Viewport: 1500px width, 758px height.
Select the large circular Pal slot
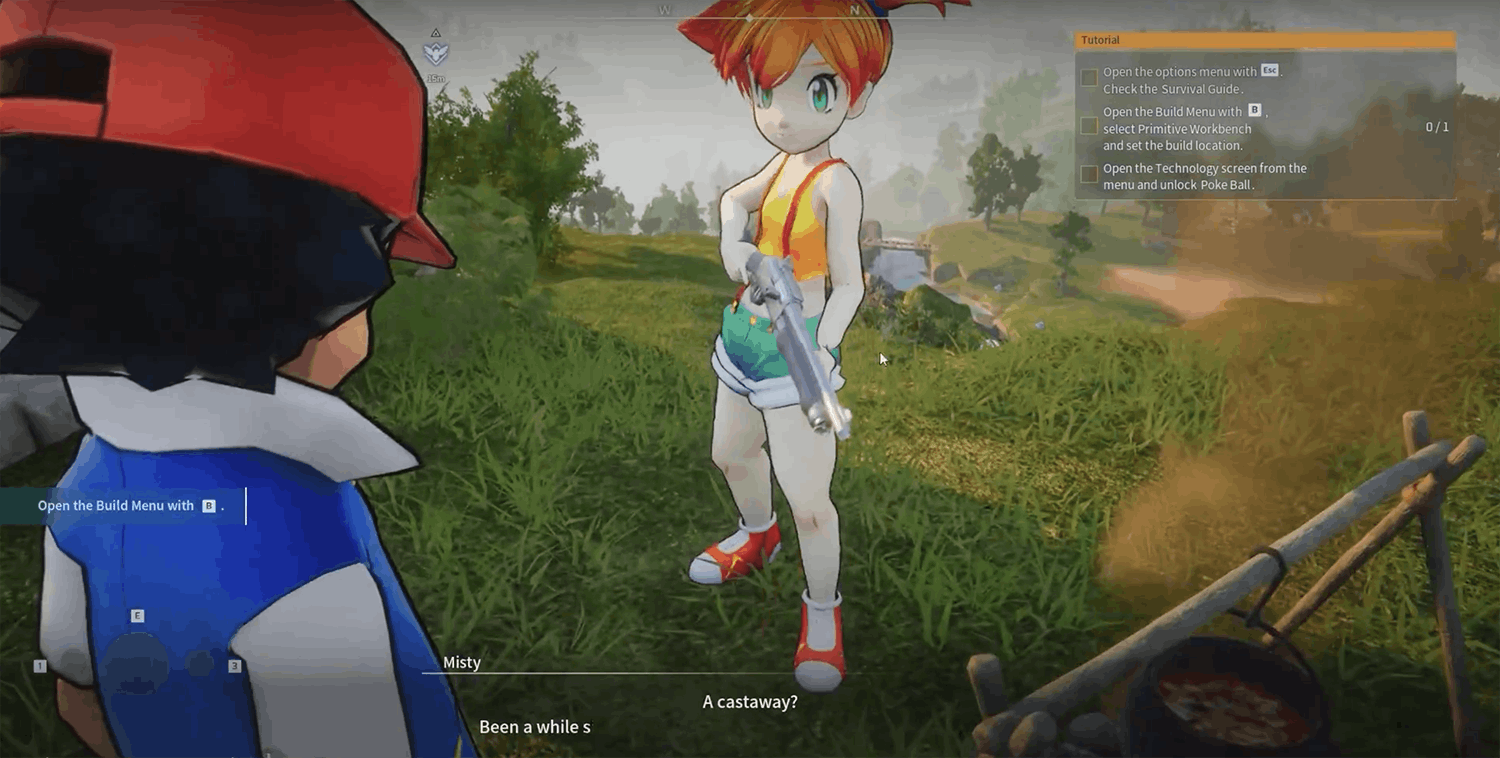pos(137,663)
